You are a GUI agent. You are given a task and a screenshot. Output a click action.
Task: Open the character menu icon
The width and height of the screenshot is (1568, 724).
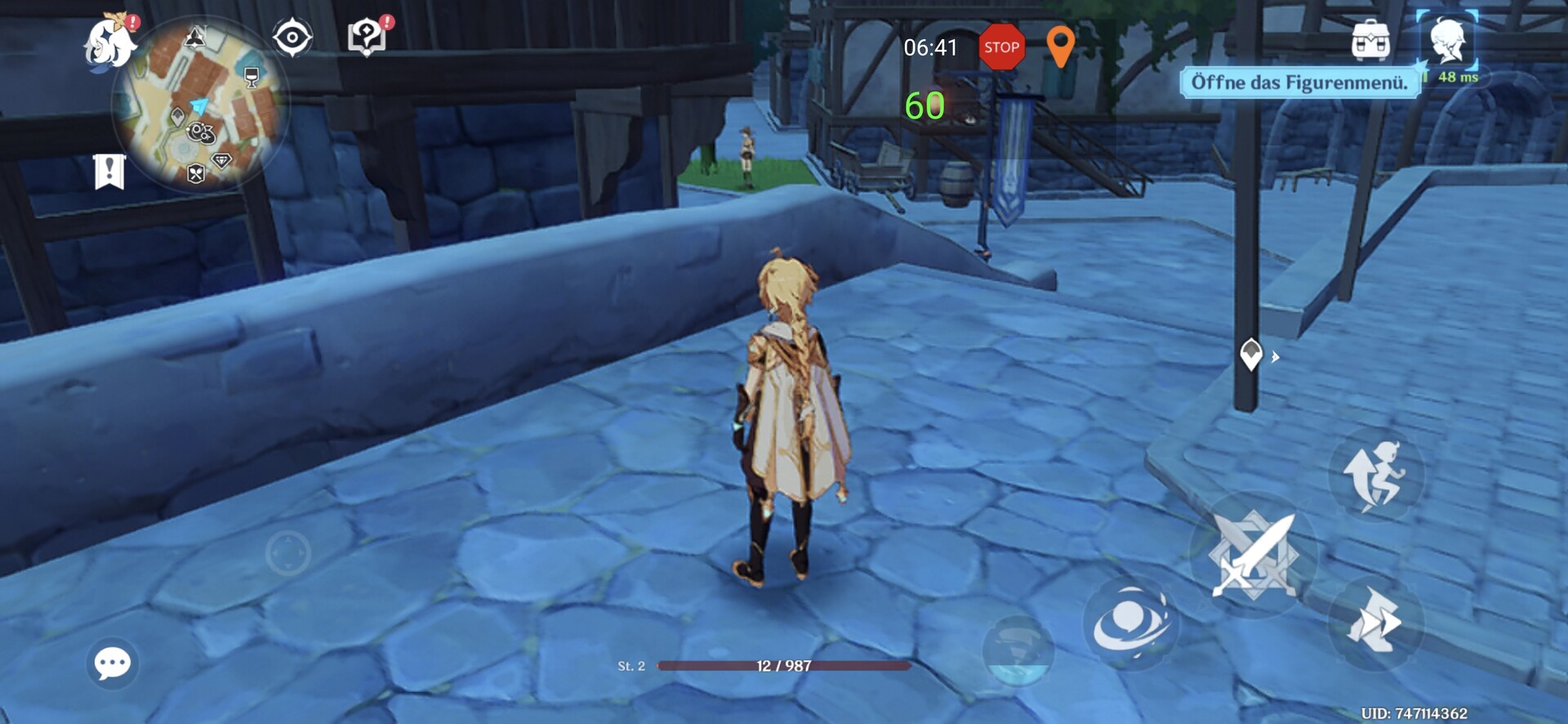point(1447,41)
